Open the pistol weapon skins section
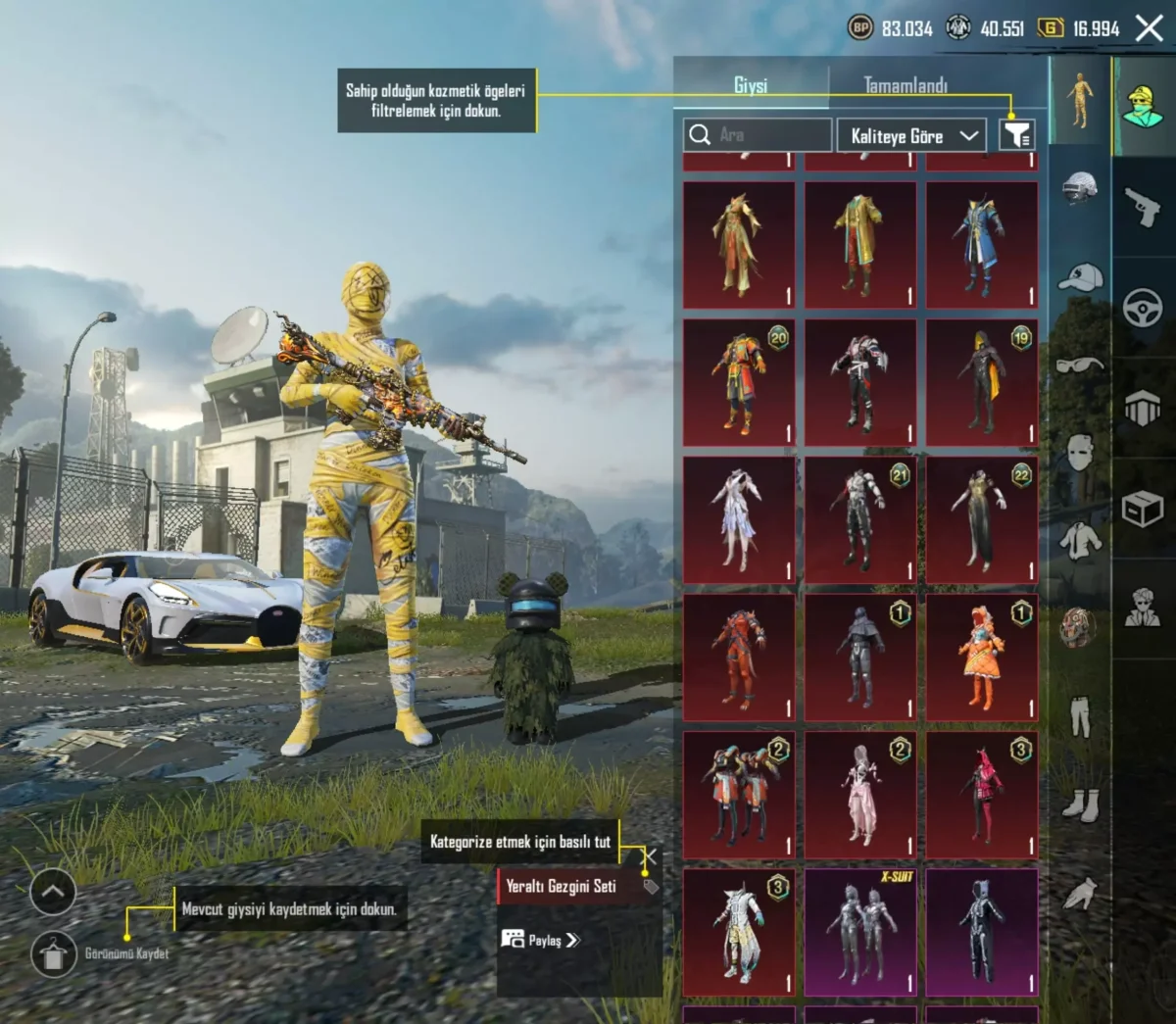Viewport: 1176px width, 1024px height. (1143, 207)
